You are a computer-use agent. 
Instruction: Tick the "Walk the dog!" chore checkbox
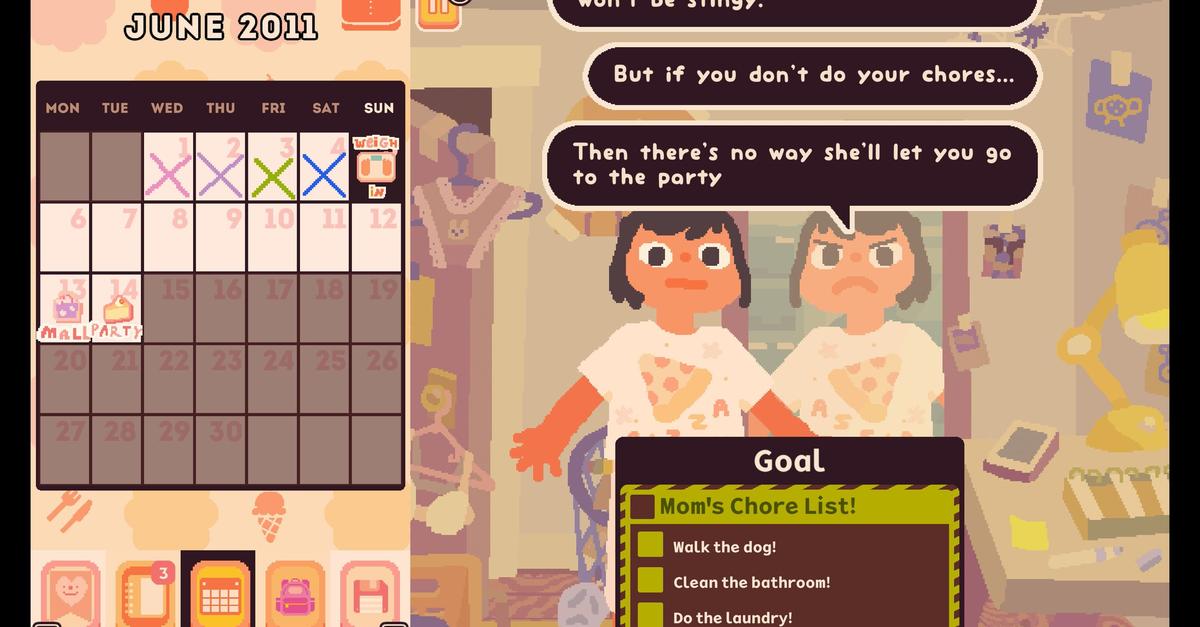(x=651, y=546)
